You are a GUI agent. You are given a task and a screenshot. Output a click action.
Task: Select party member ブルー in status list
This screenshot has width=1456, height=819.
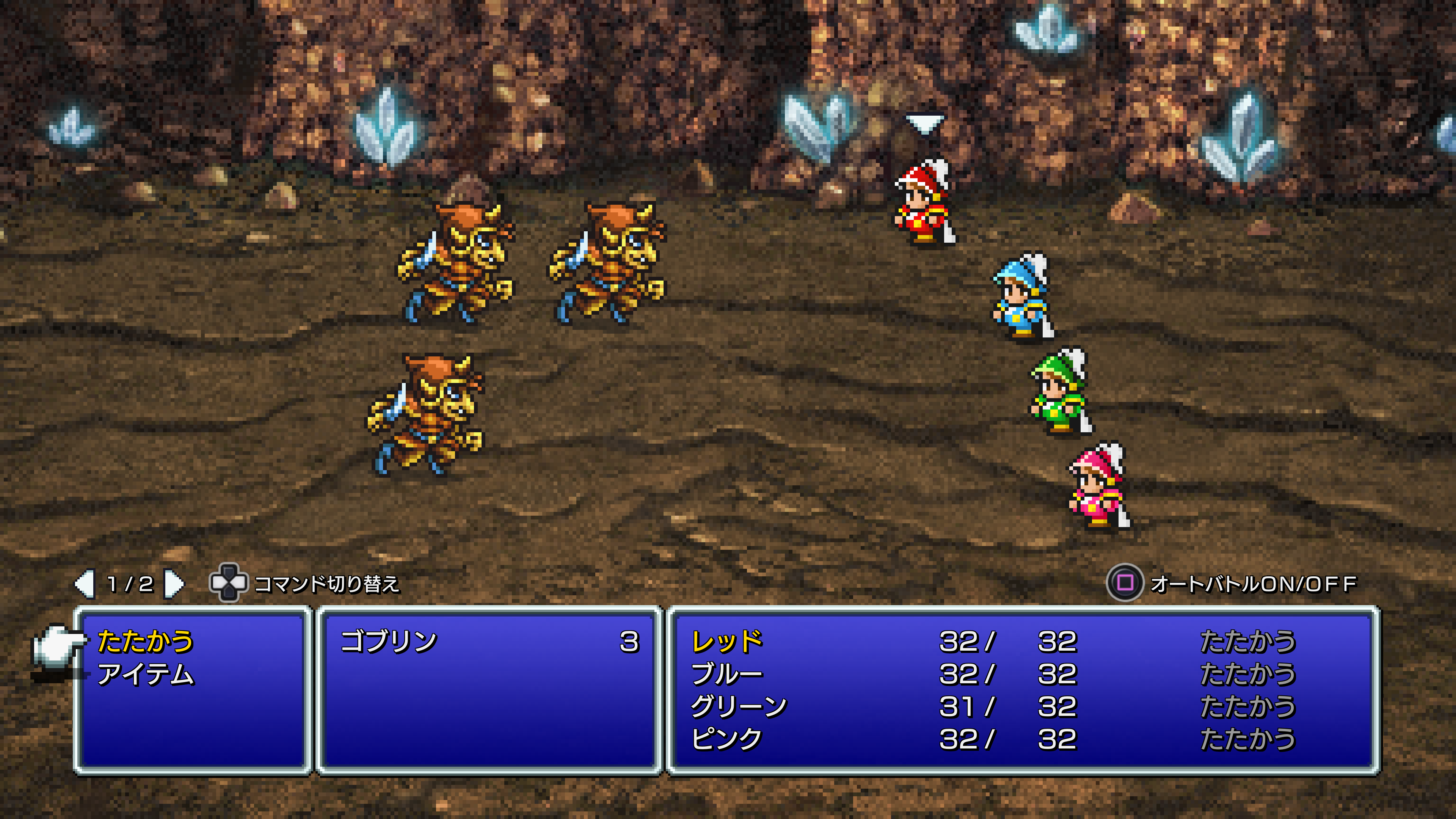[727, 674]
